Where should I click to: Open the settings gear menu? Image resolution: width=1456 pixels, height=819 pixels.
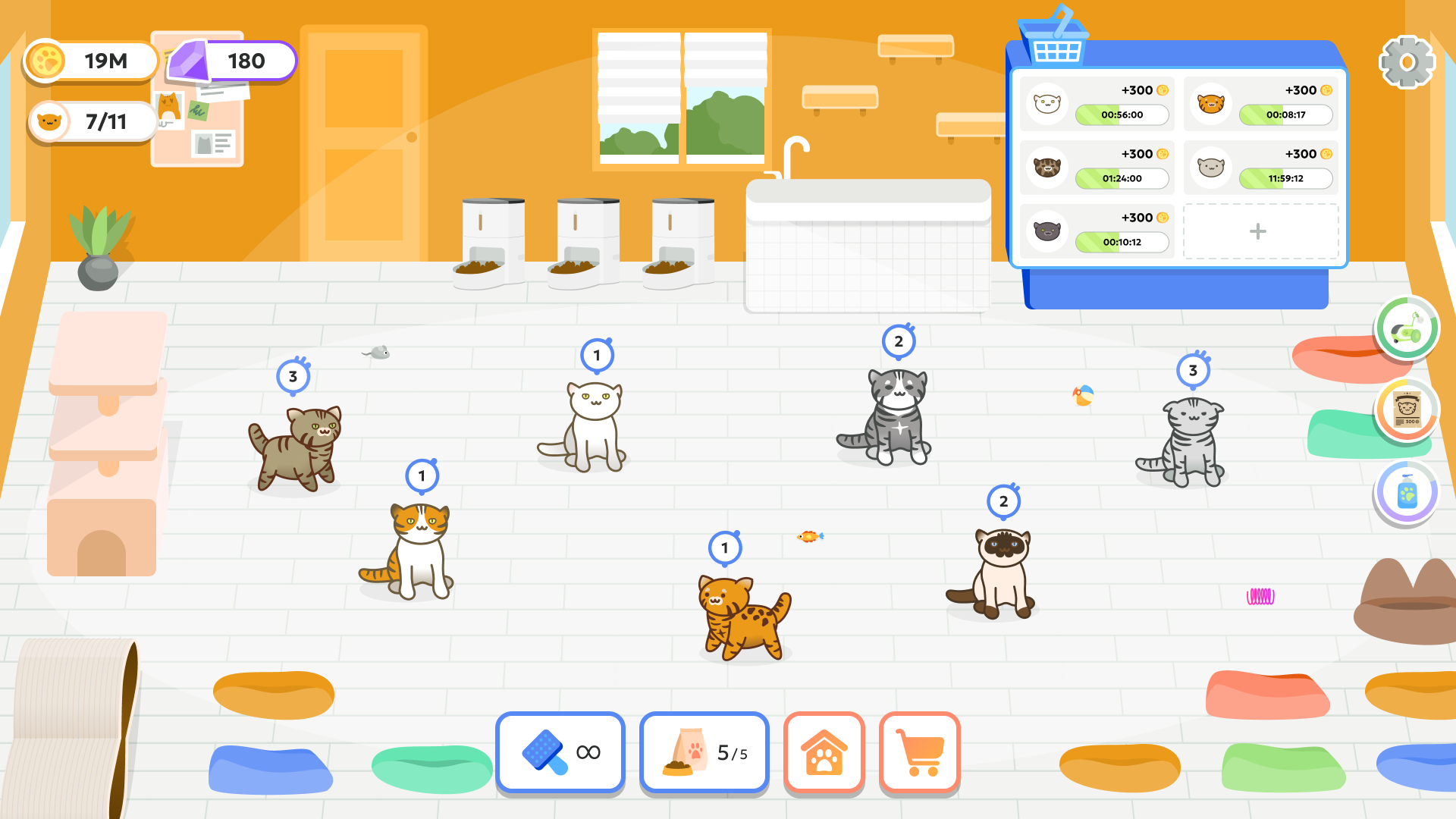pos(1407,61)
